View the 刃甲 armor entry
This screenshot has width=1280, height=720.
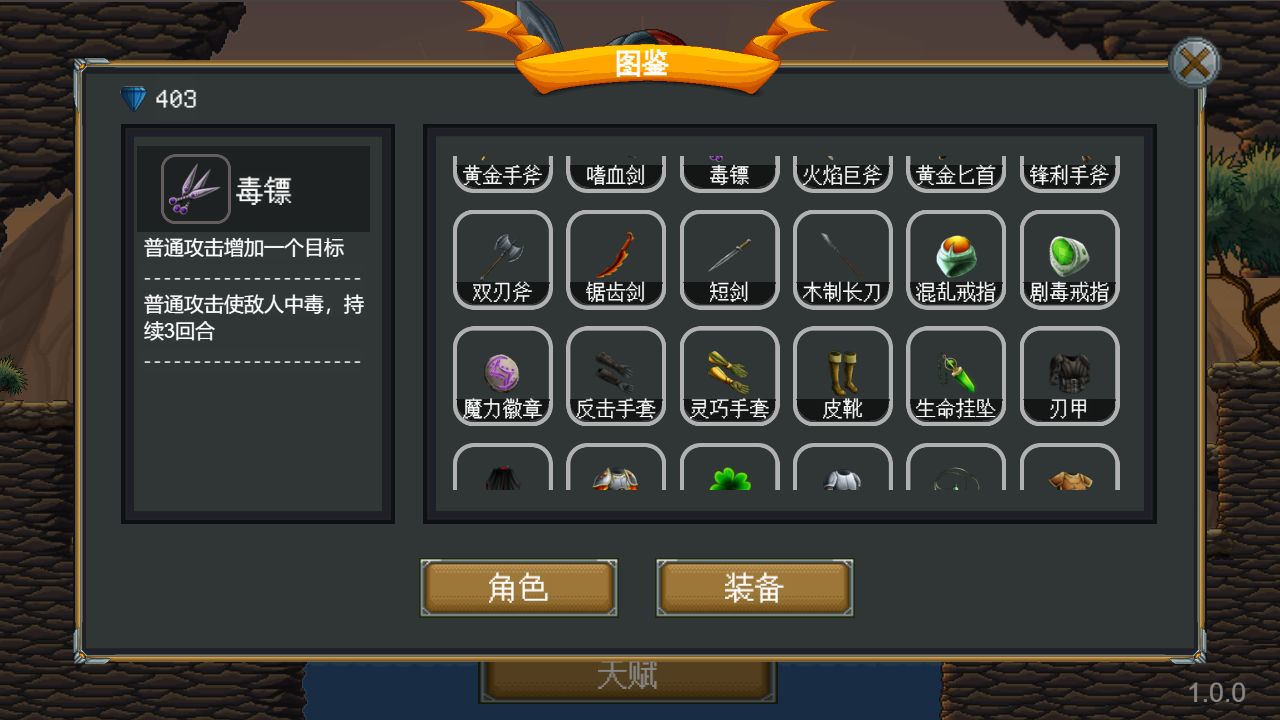click(x=1068, y=375)
